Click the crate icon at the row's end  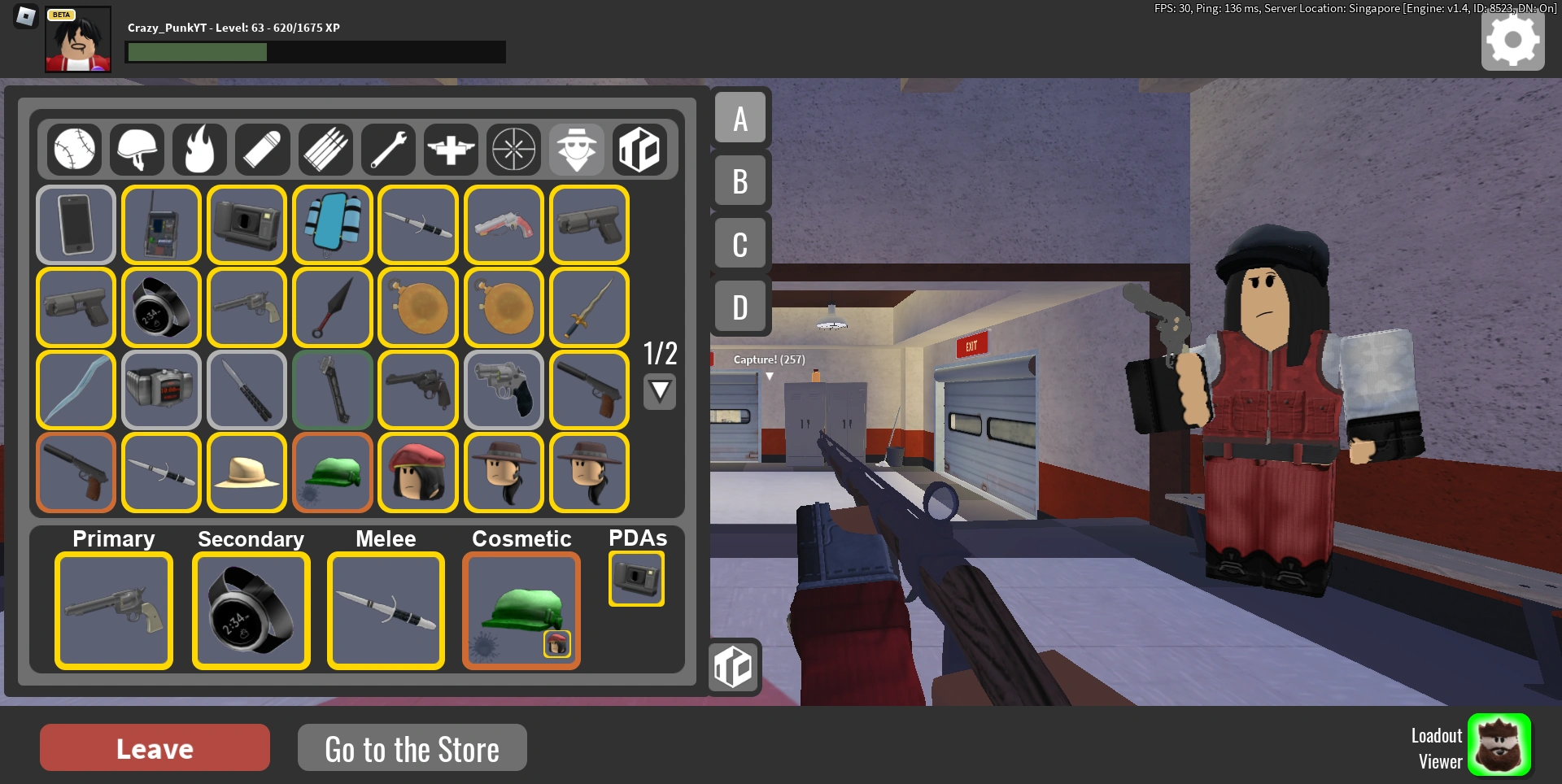[x=639, y=150]
